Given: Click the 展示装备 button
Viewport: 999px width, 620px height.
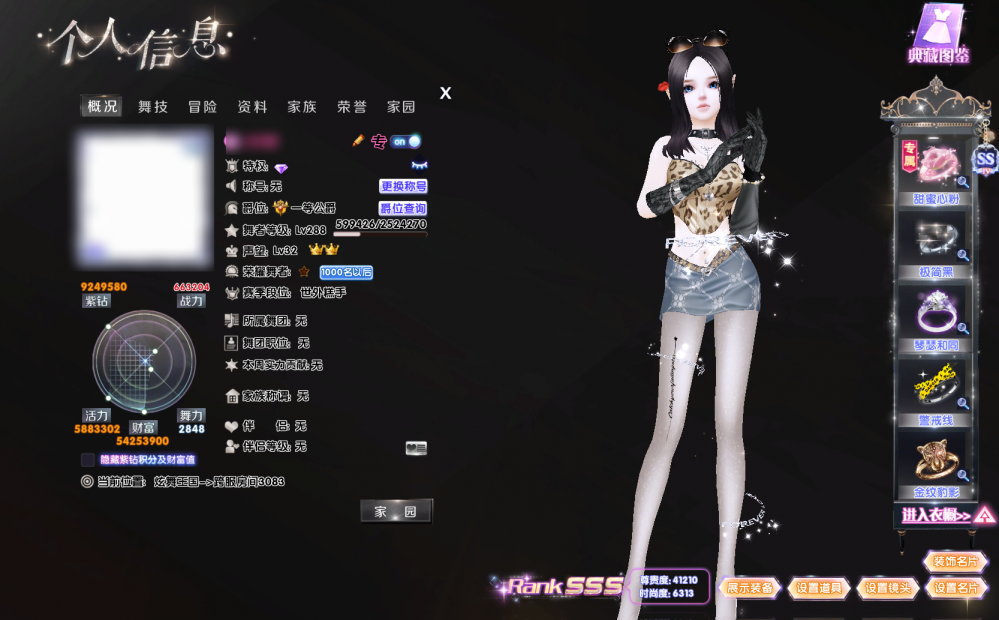Looking at the screenshot, I should point(750,588).
